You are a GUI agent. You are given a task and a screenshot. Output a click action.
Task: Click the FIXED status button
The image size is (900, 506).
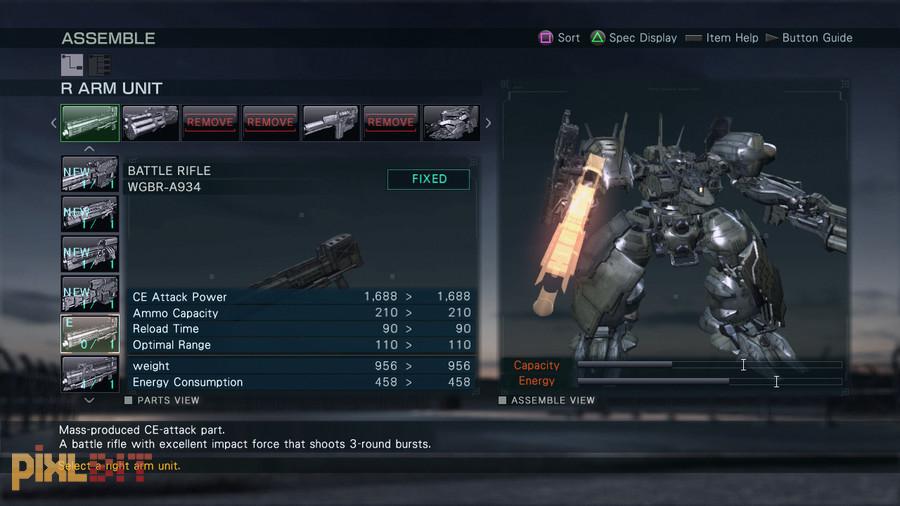point(429,179)
